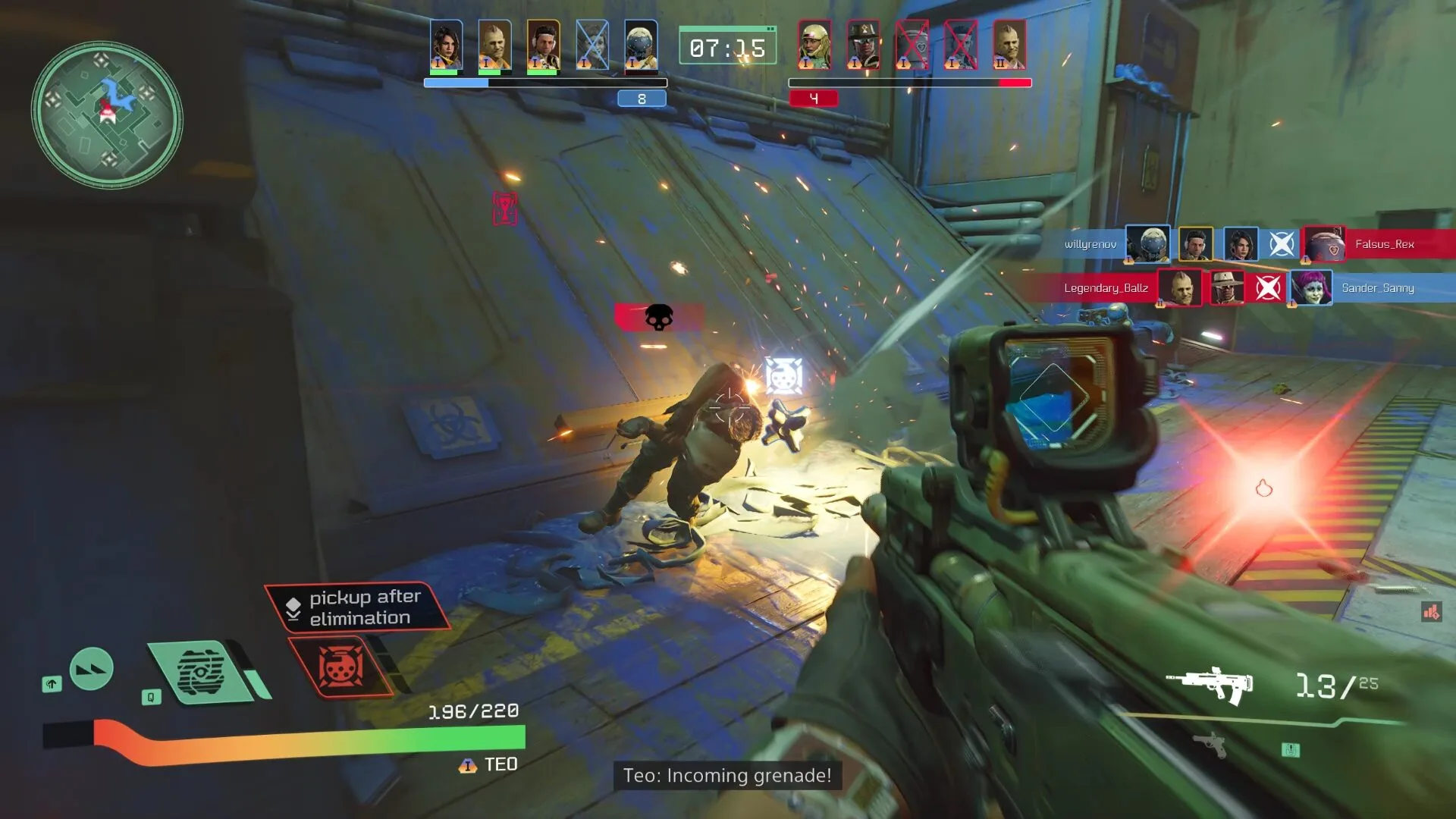This screenshot has height=819, width=1456.
Task: Select the red team's cowboy hat portrait
Action: click(x=863, y=45)
